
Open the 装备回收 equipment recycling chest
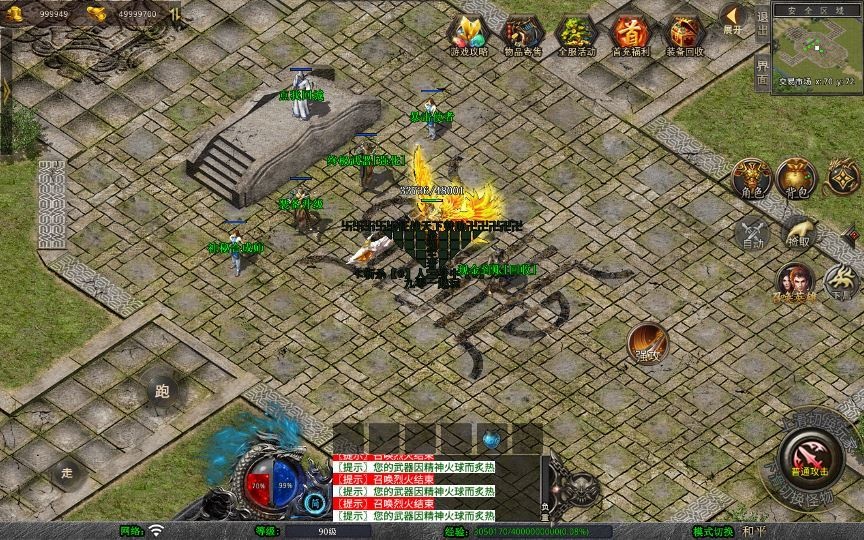[x=685, y=36]
